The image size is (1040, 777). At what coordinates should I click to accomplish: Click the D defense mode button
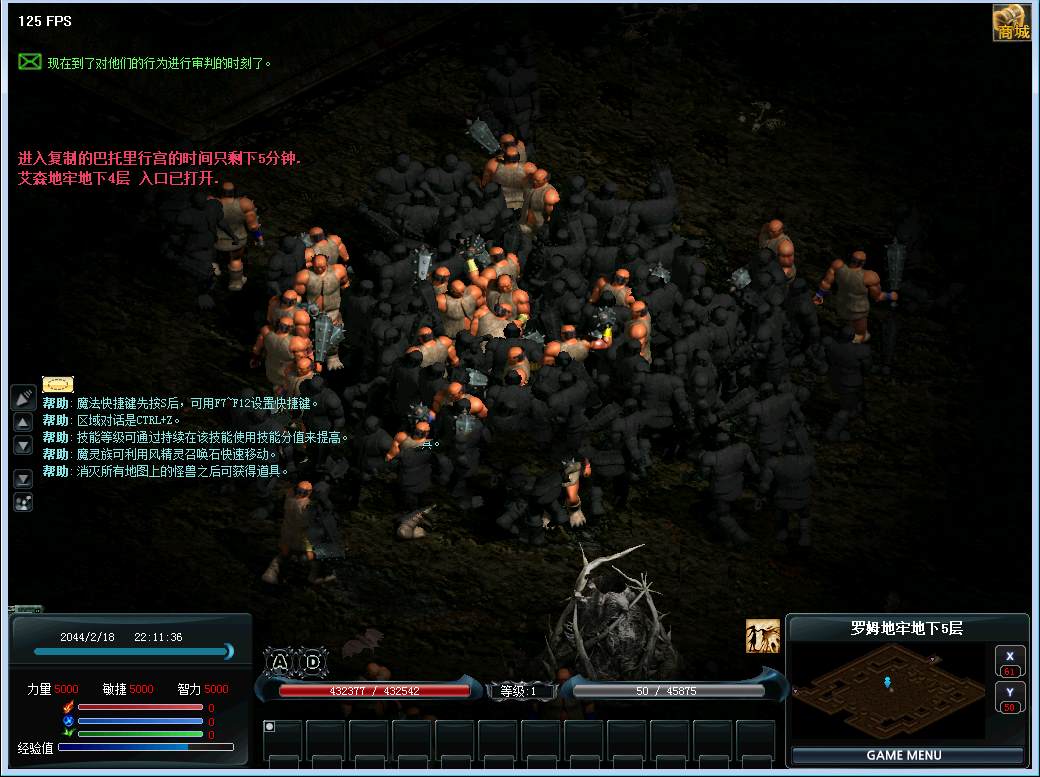[313, 661]
